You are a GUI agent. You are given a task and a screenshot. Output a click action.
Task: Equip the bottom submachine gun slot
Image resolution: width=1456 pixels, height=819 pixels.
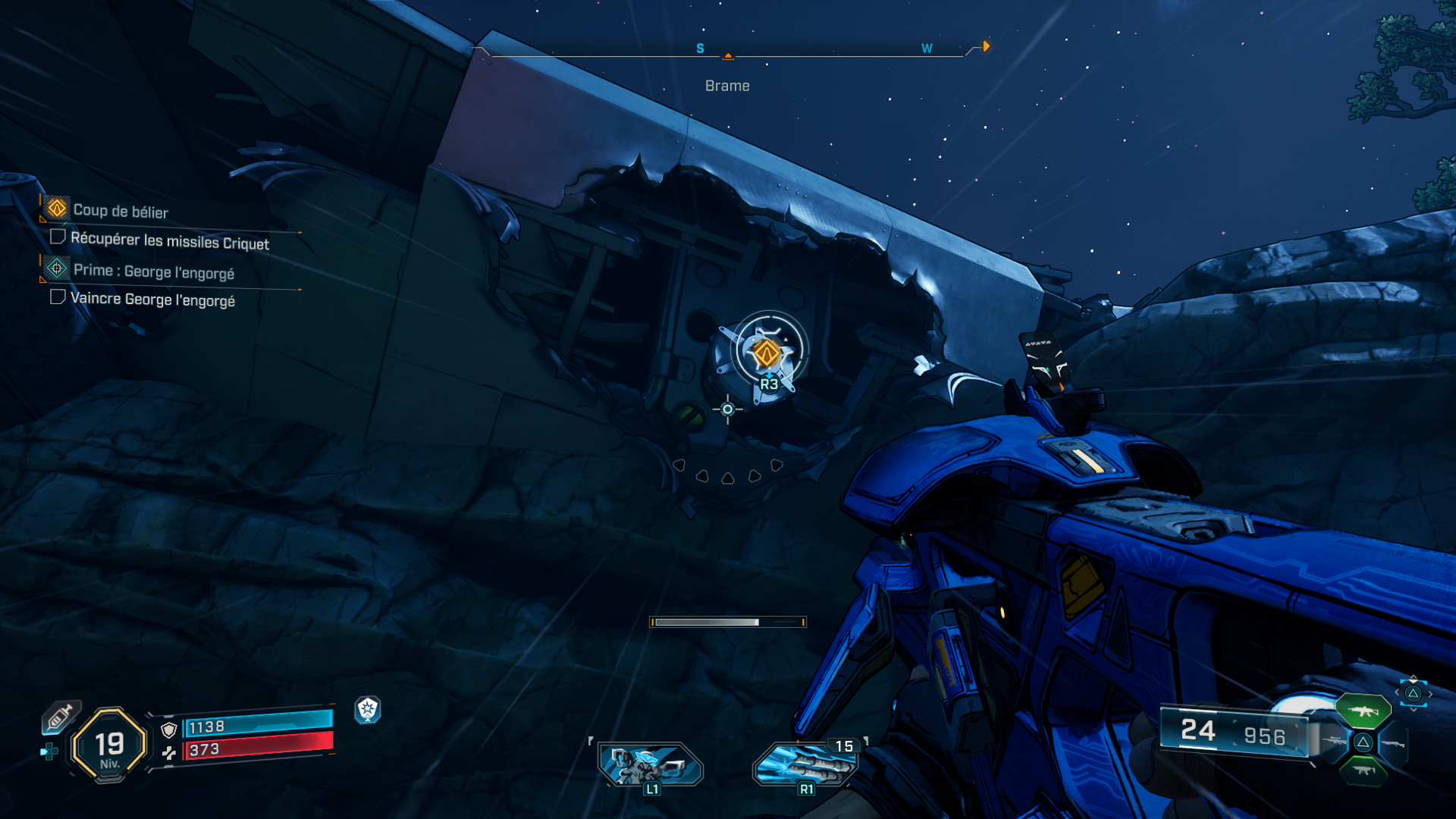tap(1363, 772)
